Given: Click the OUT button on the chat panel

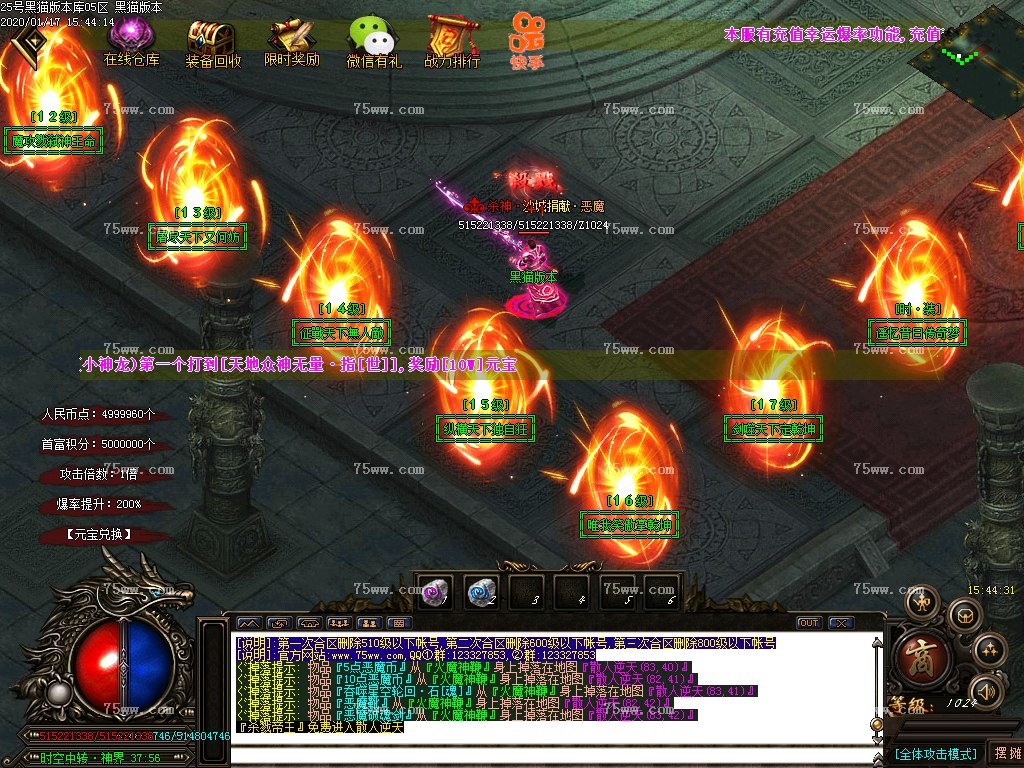Looking at the screenshot, I should (x=808, y=623).
